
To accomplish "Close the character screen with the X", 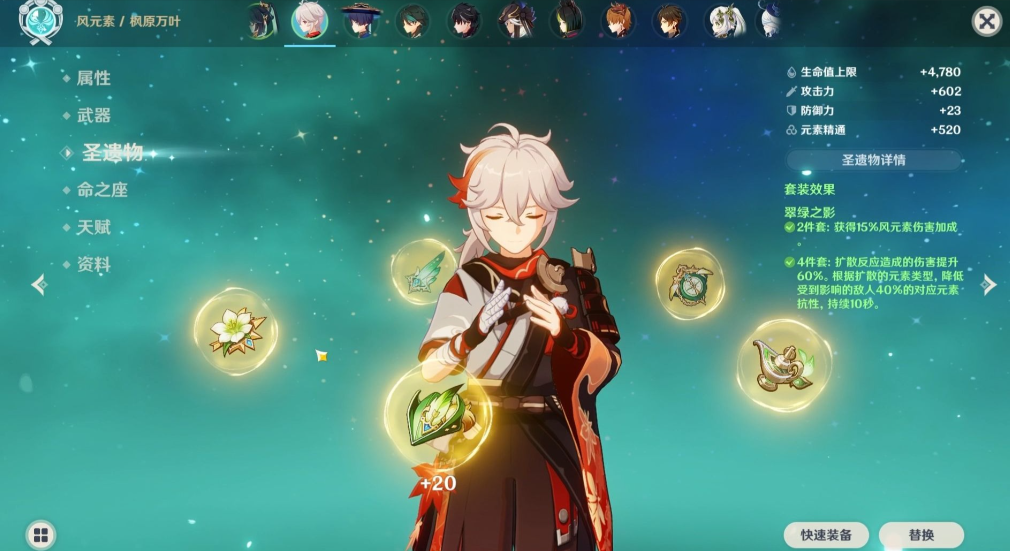I will click(x=986, y=21).
